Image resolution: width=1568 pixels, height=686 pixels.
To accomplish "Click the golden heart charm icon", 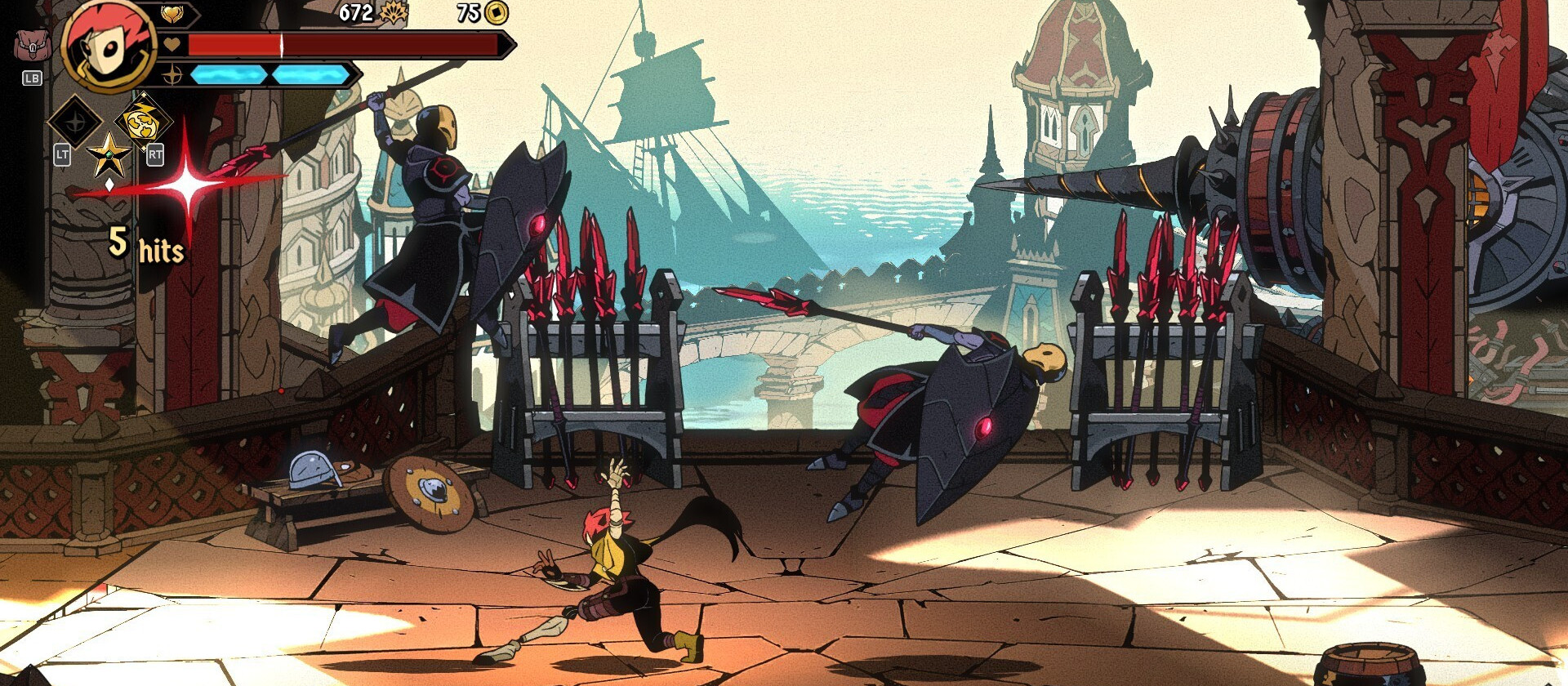I will 172,13.
